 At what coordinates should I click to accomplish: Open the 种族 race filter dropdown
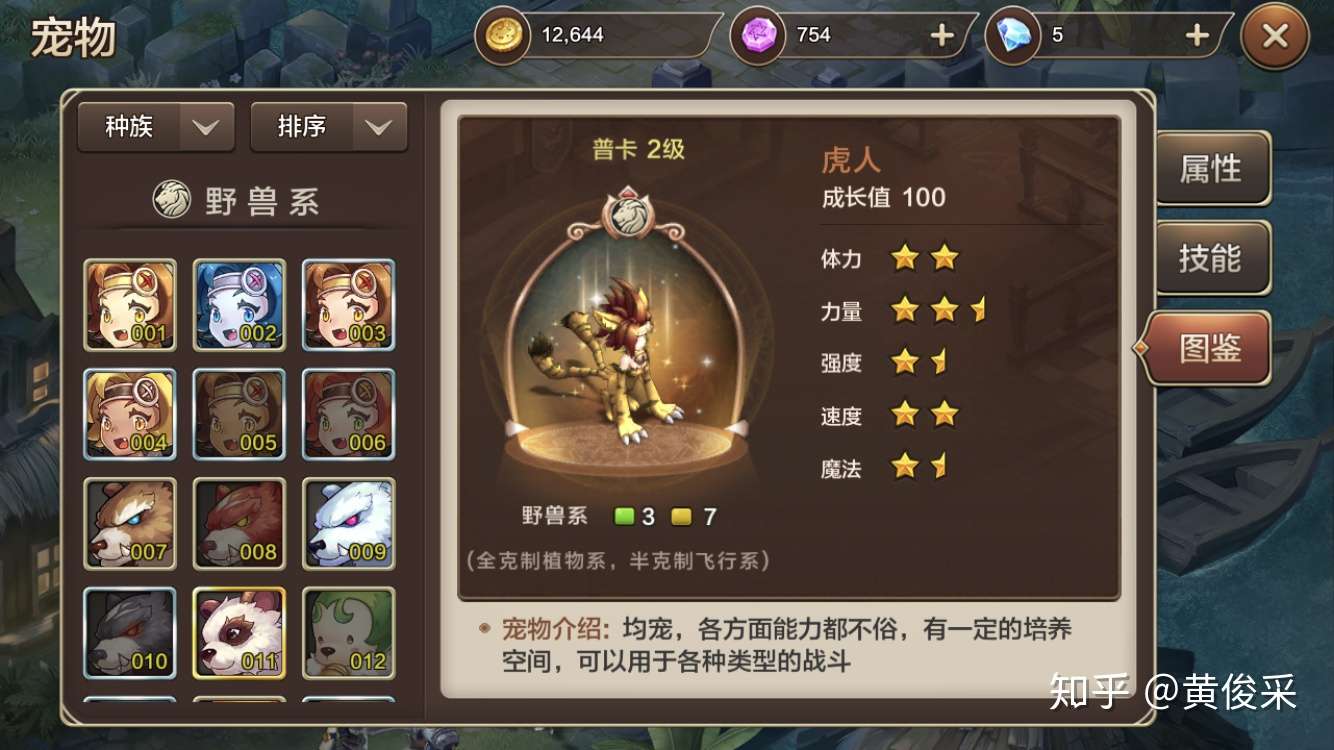click(155, 126)
